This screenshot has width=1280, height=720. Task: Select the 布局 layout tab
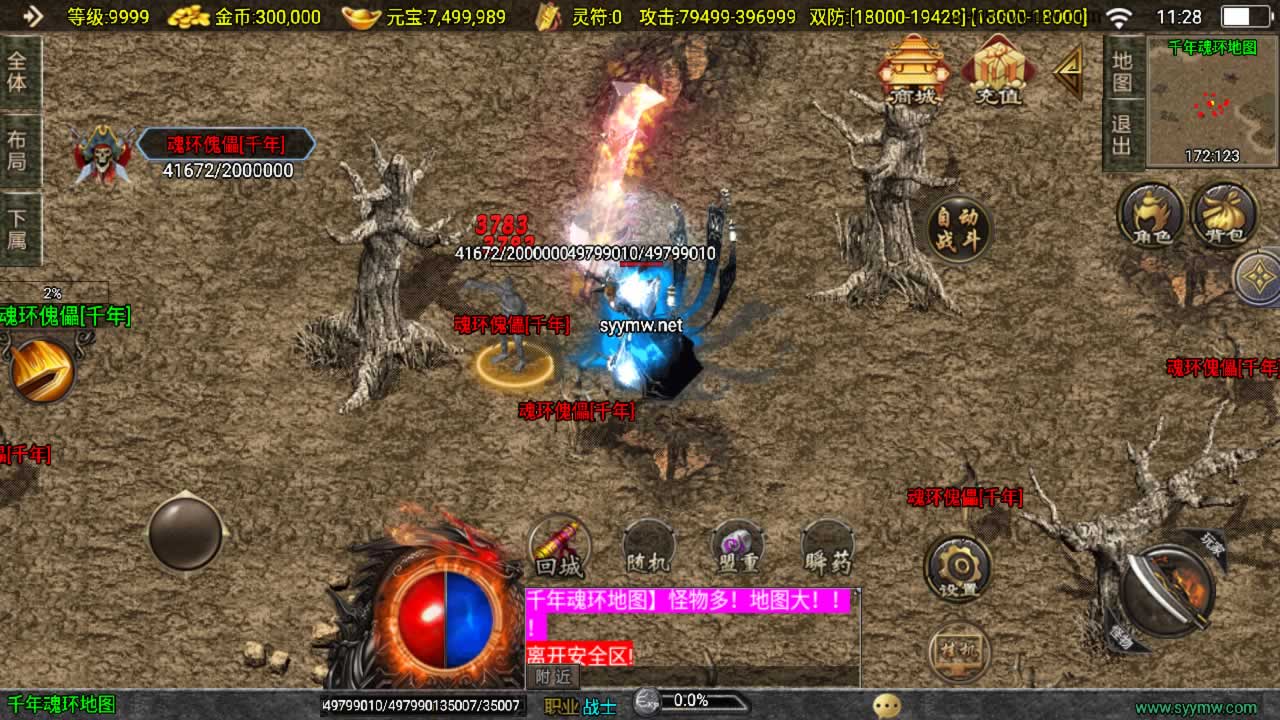18,149
